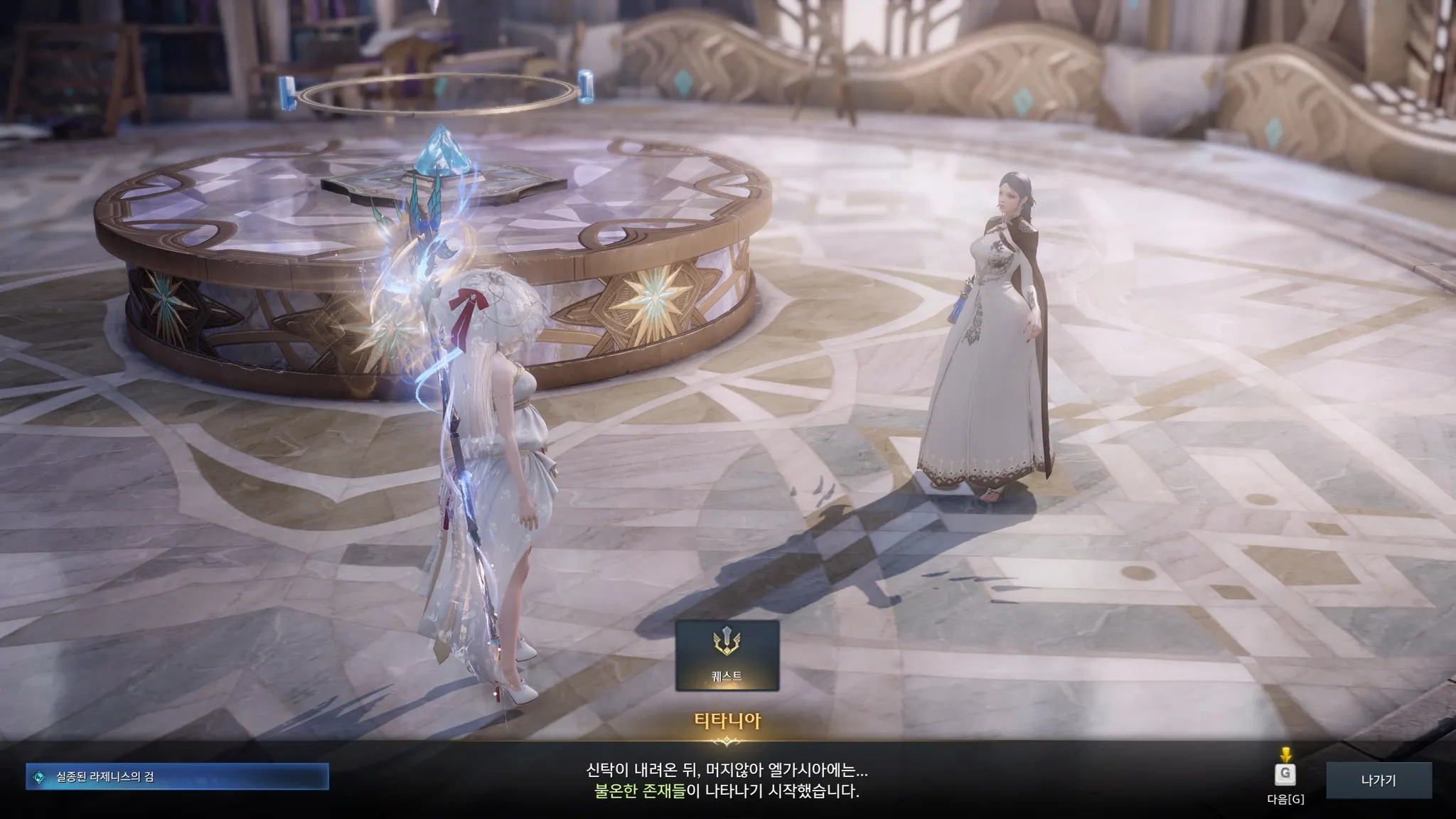Screen dimensions: 1456x819
Task: Advance dialogue with the 다음 button
Action: point(1285,775)
